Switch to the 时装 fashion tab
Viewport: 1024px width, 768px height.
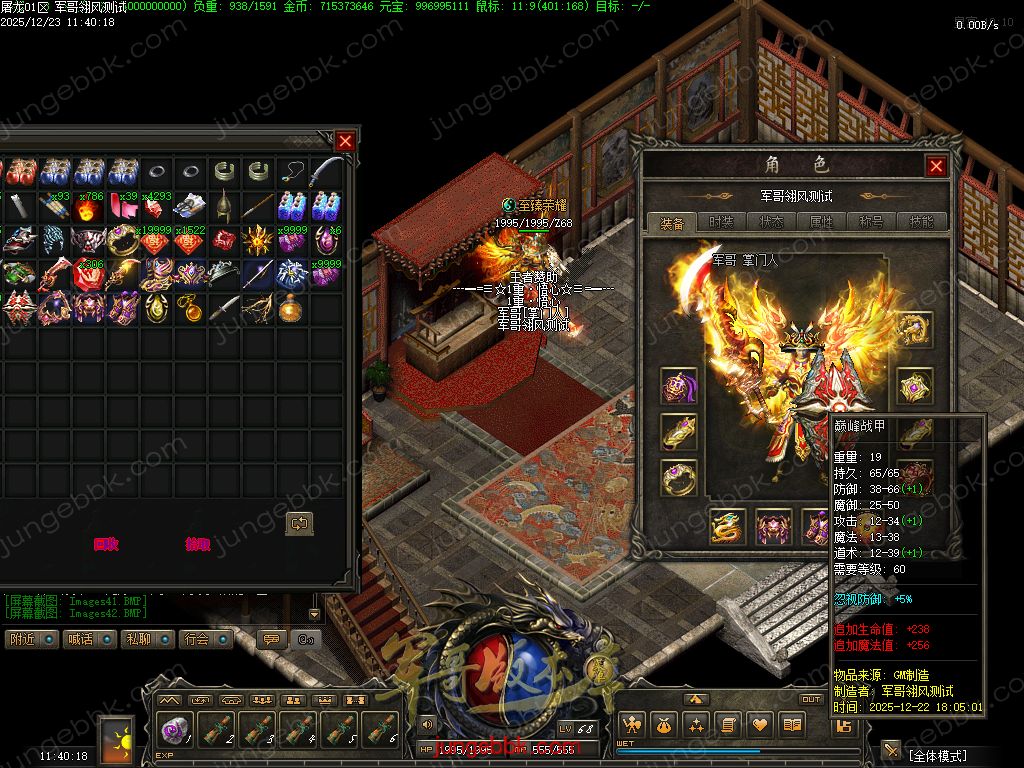coord(721,223)
